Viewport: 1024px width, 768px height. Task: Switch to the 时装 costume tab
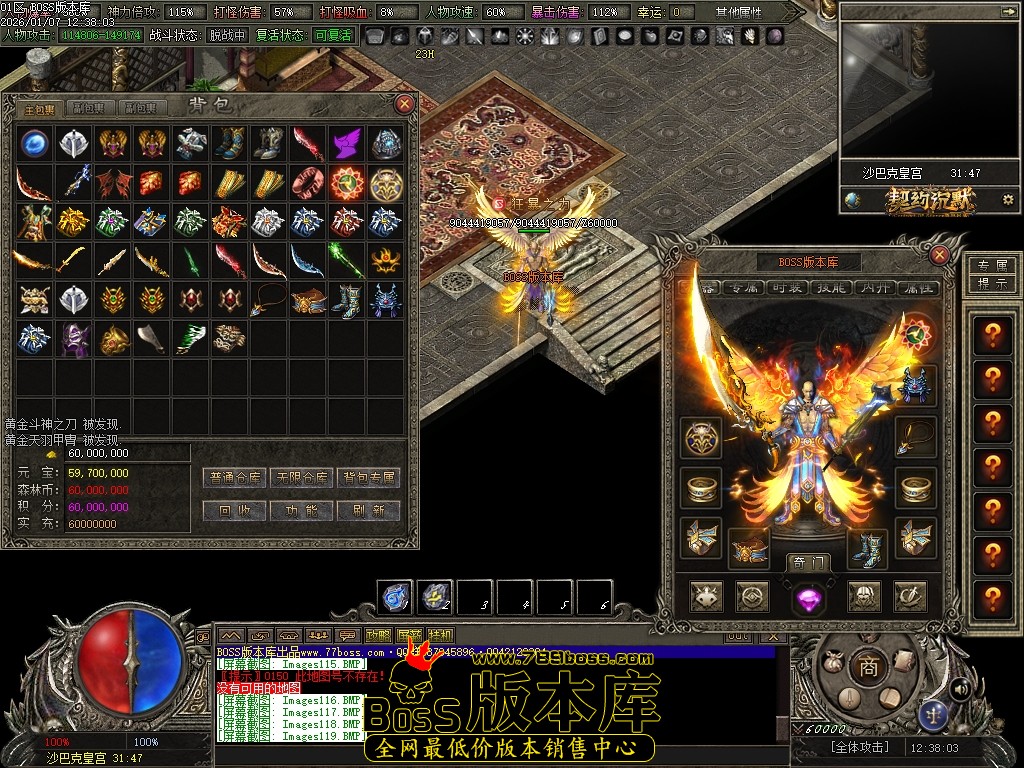coord(786,288)
